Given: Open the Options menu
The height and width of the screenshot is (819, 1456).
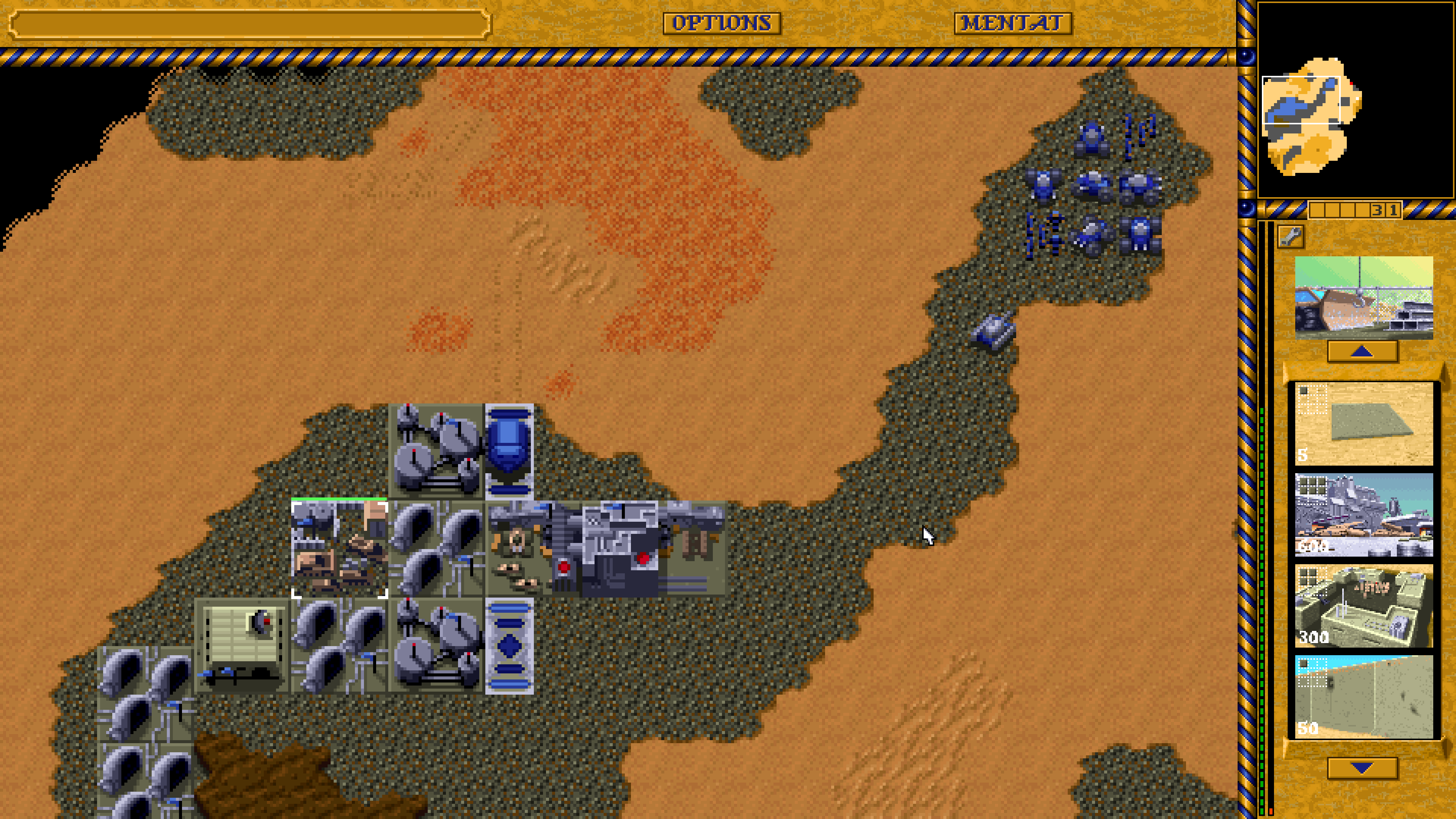Looking at the screenshot, I should (x=721, y=23).
